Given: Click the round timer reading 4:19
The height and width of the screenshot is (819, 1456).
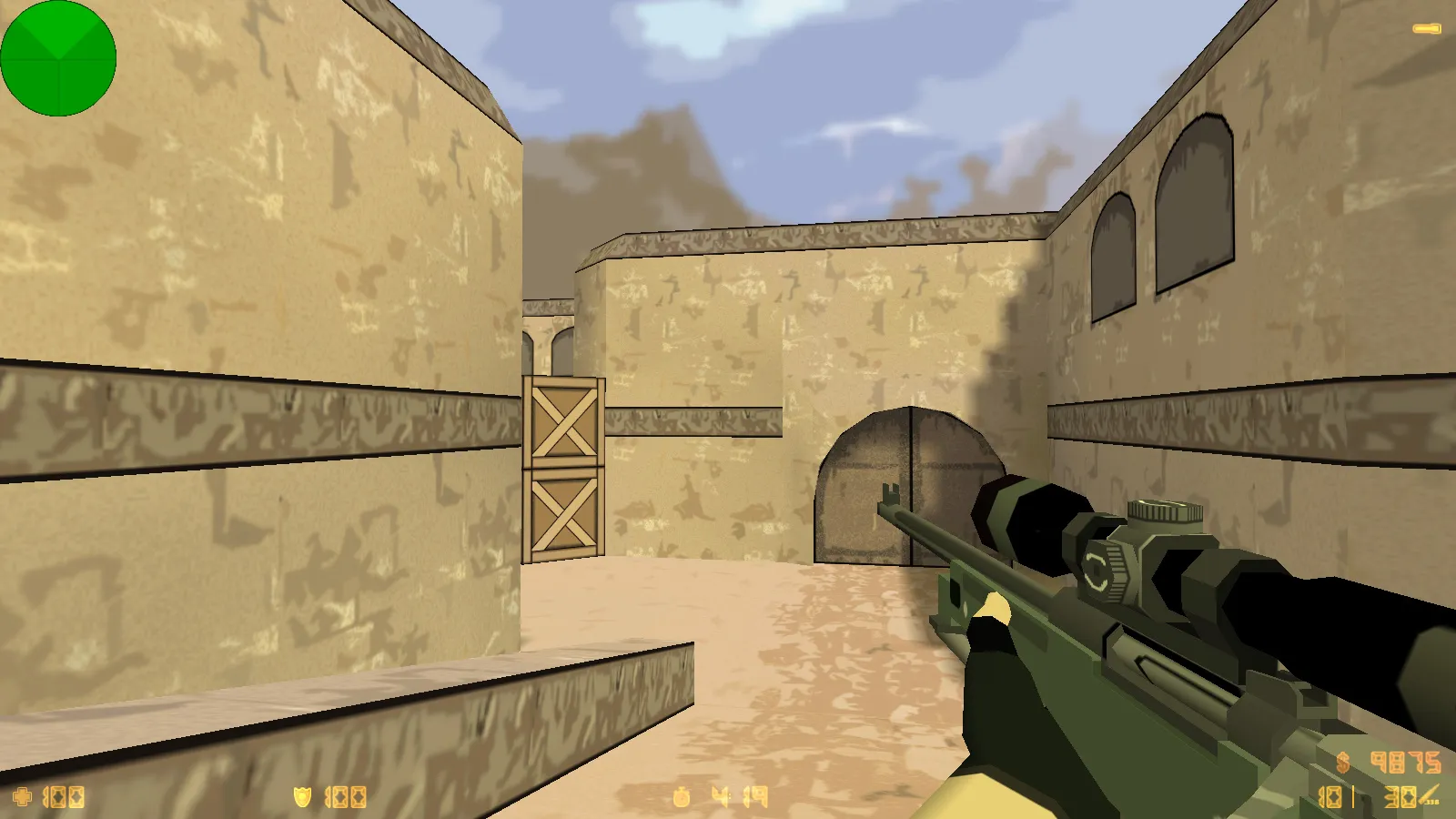Looking at the screenshot, I should pos(737,795).
